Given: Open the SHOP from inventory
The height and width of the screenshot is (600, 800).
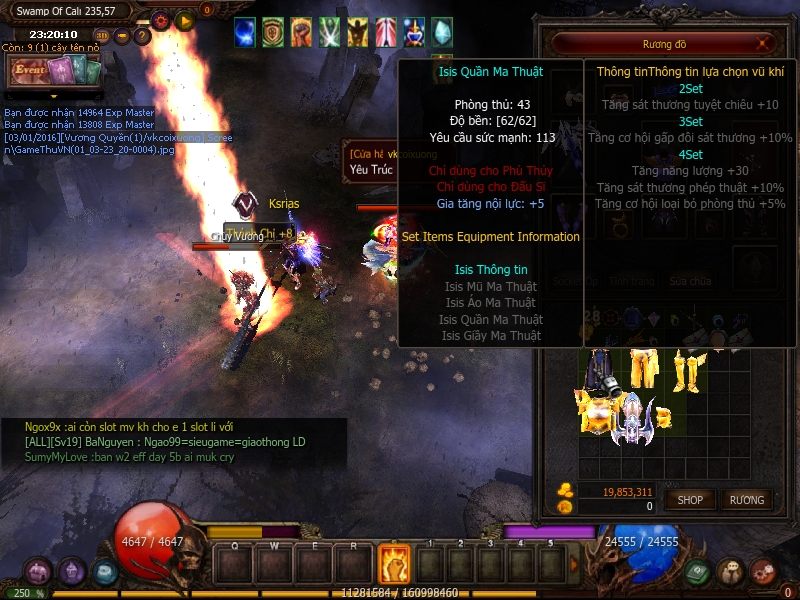Looking at the screenshot, I should 690,499.
